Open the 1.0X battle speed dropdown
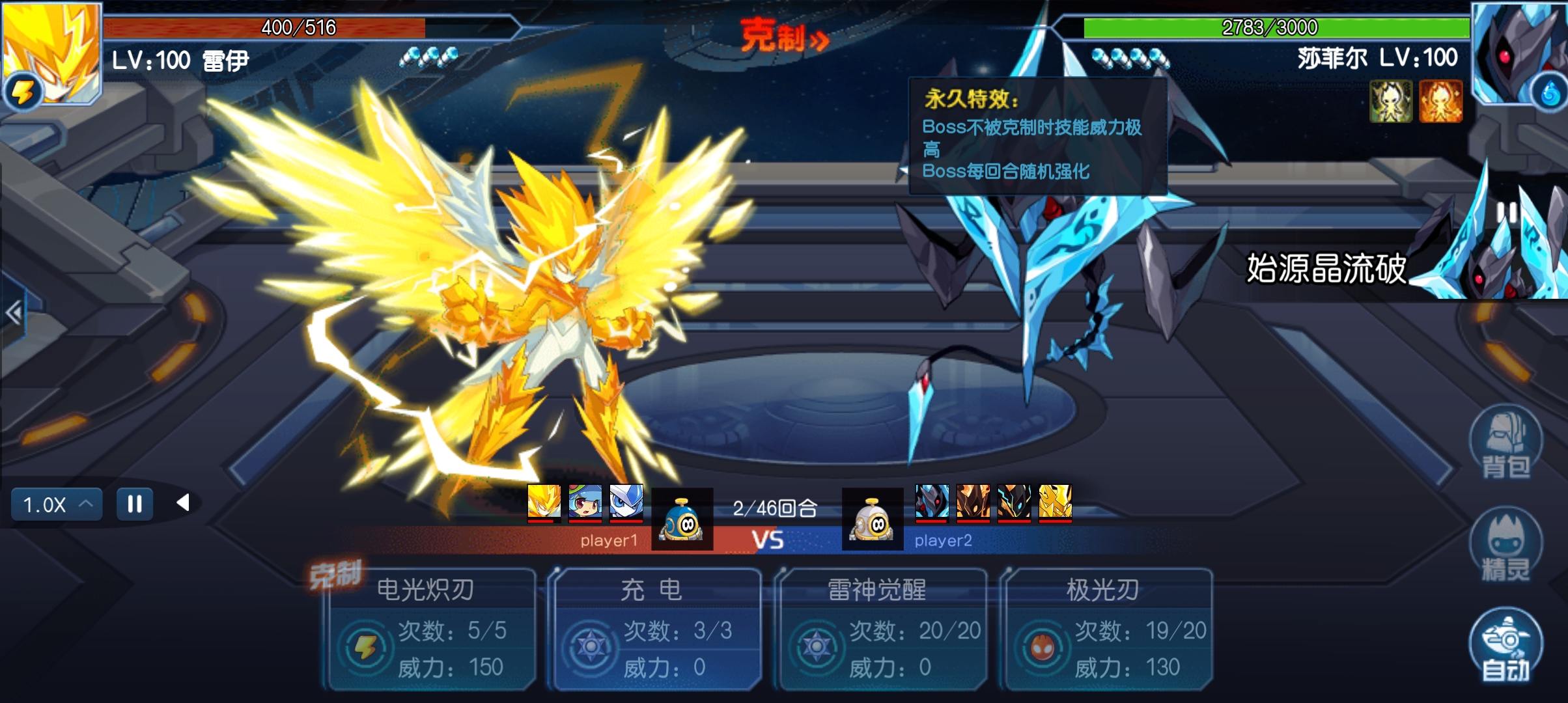This screenshot has width=1568, height=703. click(55, 503)
